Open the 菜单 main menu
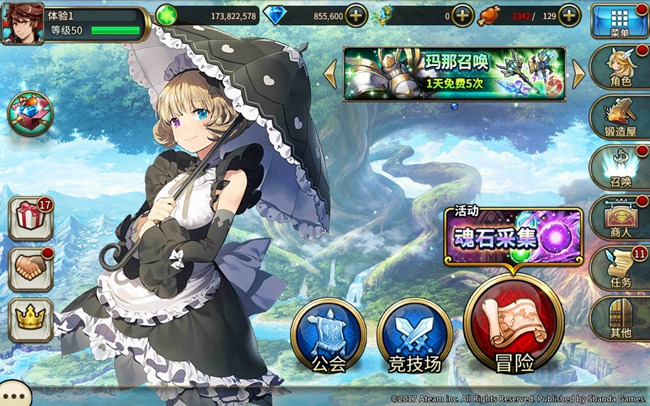 point(620,21)
